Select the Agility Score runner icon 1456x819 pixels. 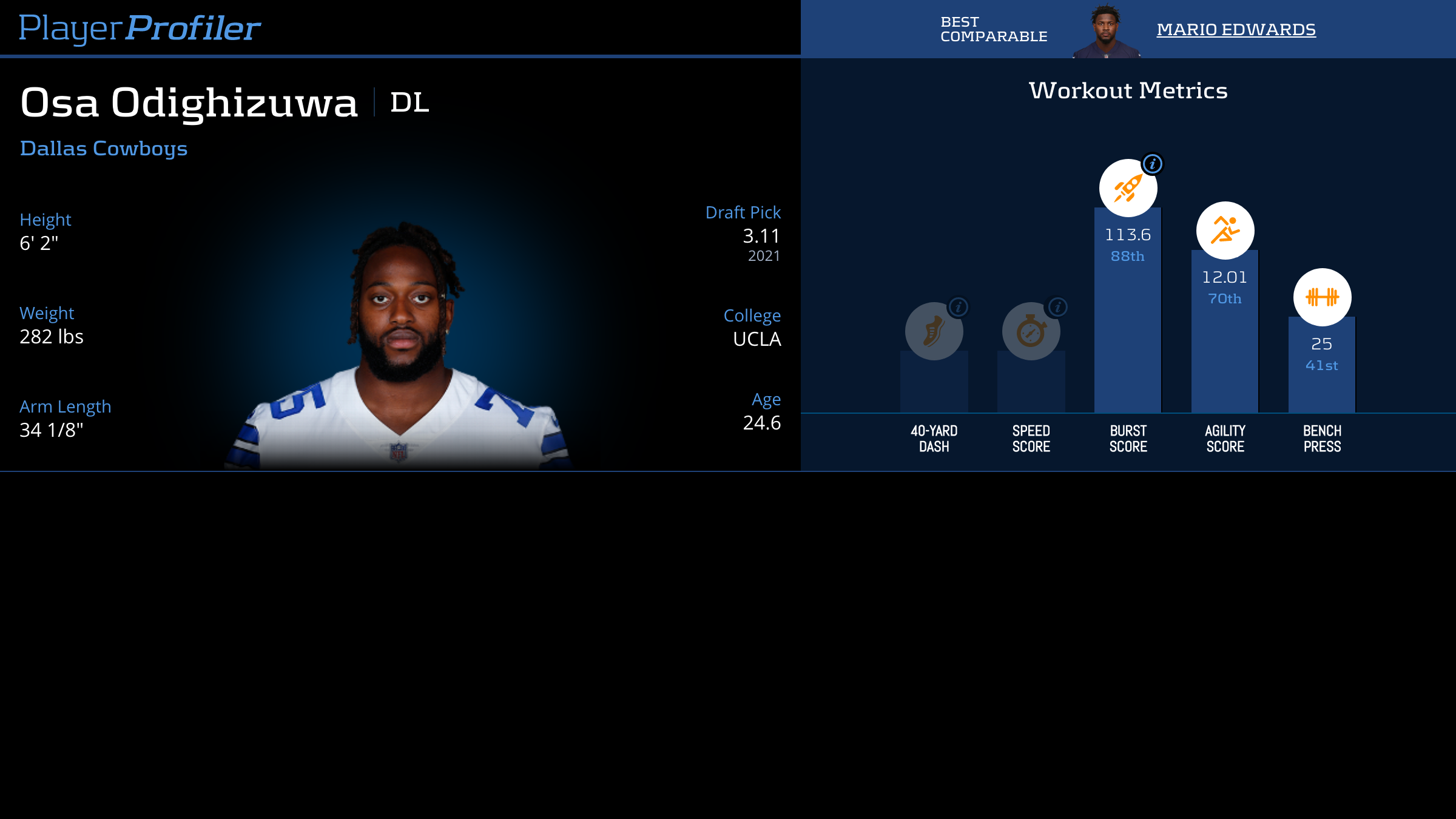[x=1225, y=231]
